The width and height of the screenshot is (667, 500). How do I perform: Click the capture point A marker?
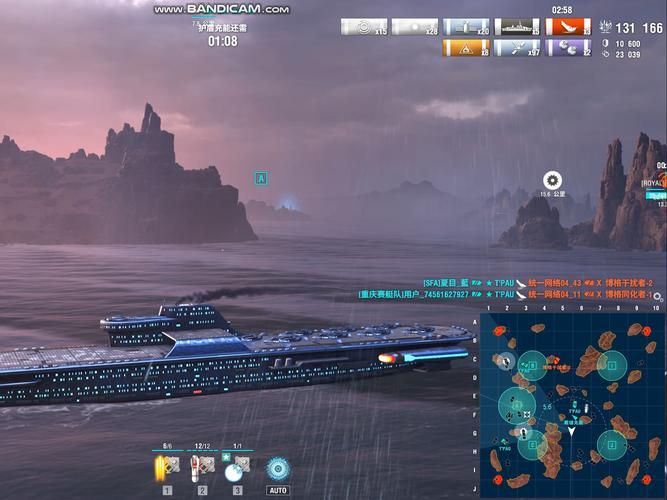261,178
